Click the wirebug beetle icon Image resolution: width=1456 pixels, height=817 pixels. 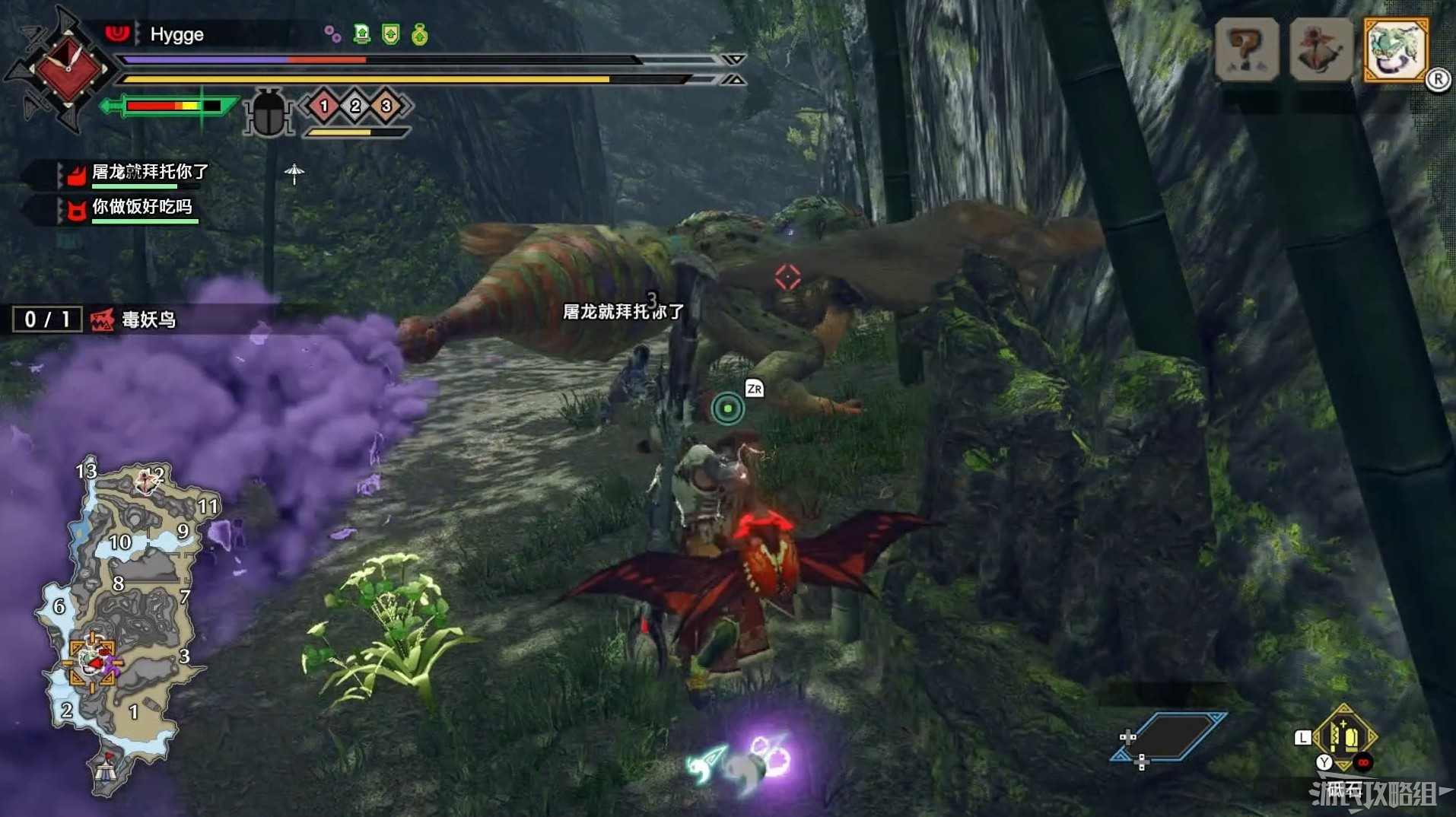[268, 113]
